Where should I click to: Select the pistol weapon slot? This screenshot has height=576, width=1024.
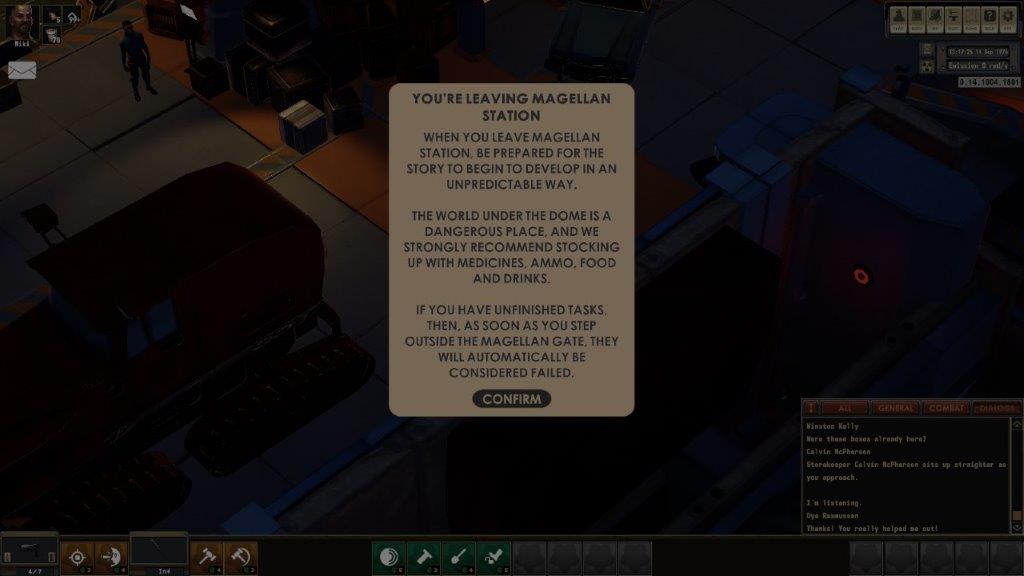tap(29, 549)
